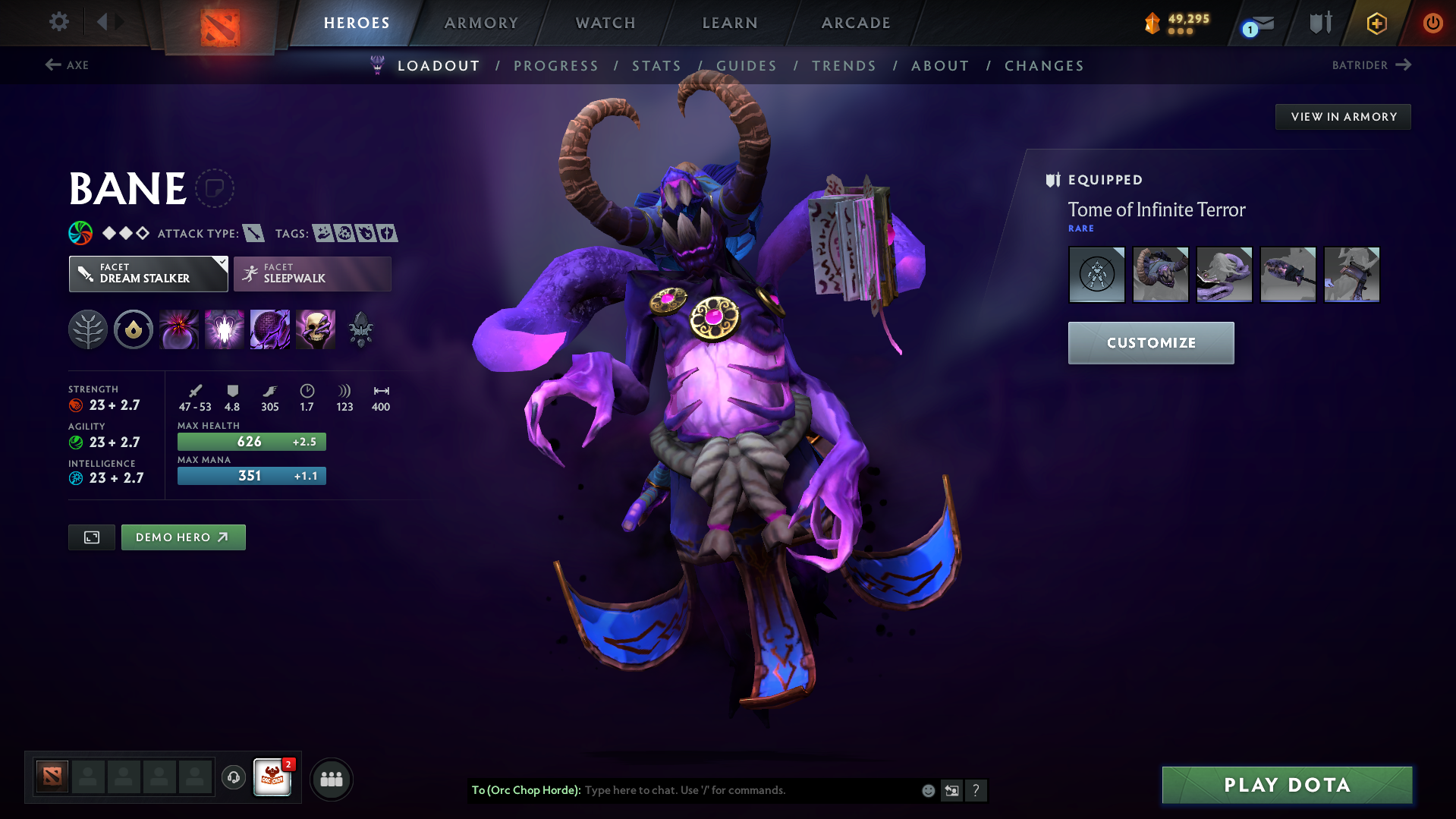The image size is (1456, 819).
Task: Click the green Max Health bar
Action: coord(251,441)
